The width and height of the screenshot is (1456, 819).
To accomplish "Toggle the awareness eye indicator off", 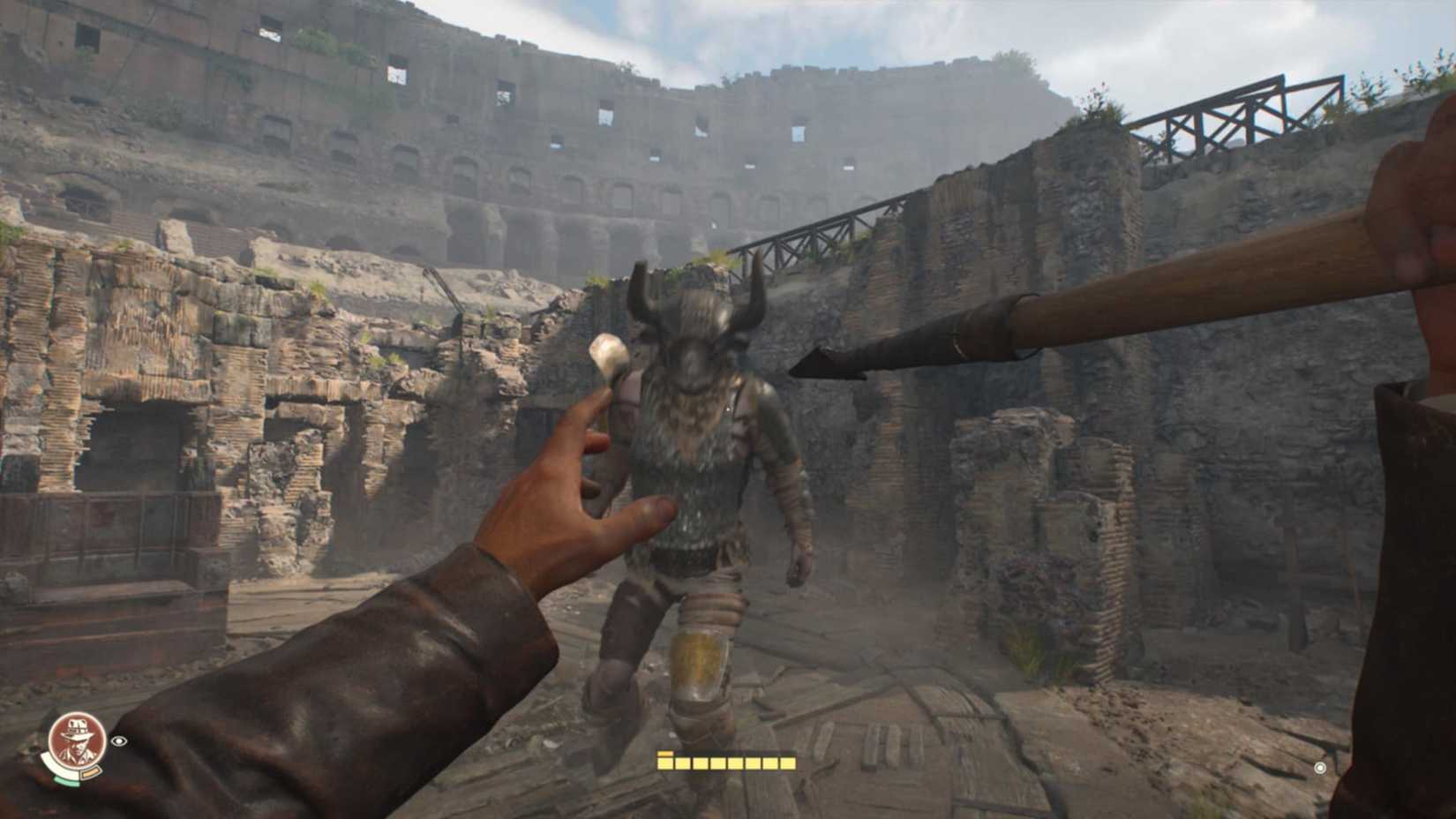I will (118, 741).
